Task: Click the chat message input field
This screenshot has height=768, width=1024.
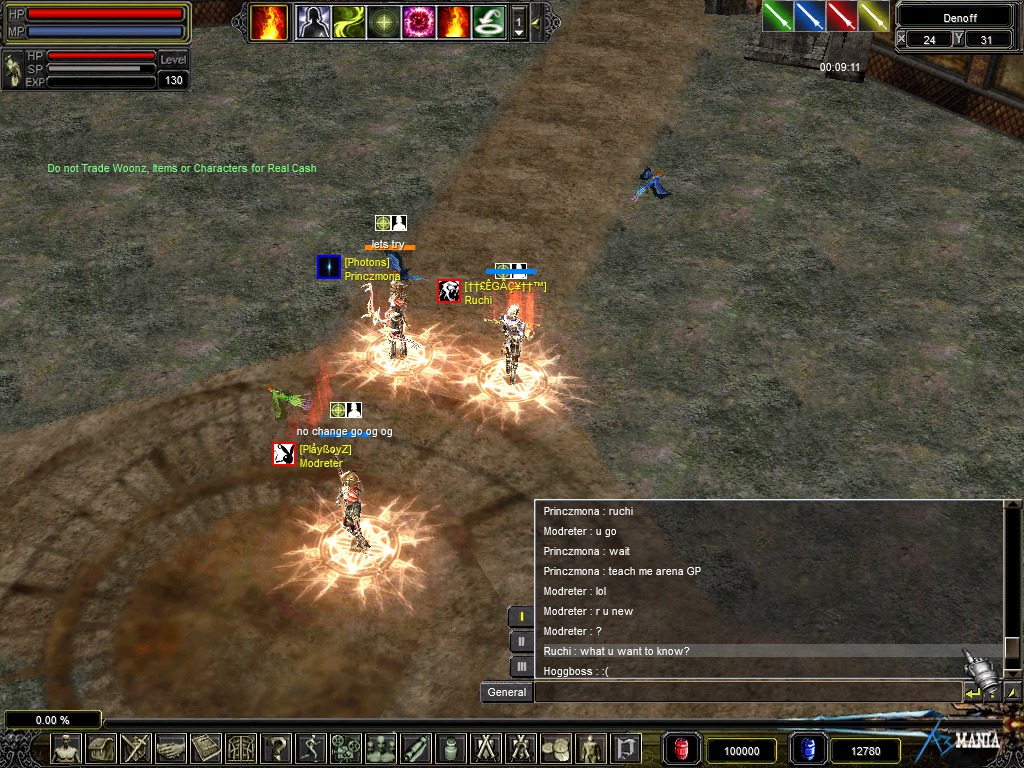Action: tap(746, 692)
